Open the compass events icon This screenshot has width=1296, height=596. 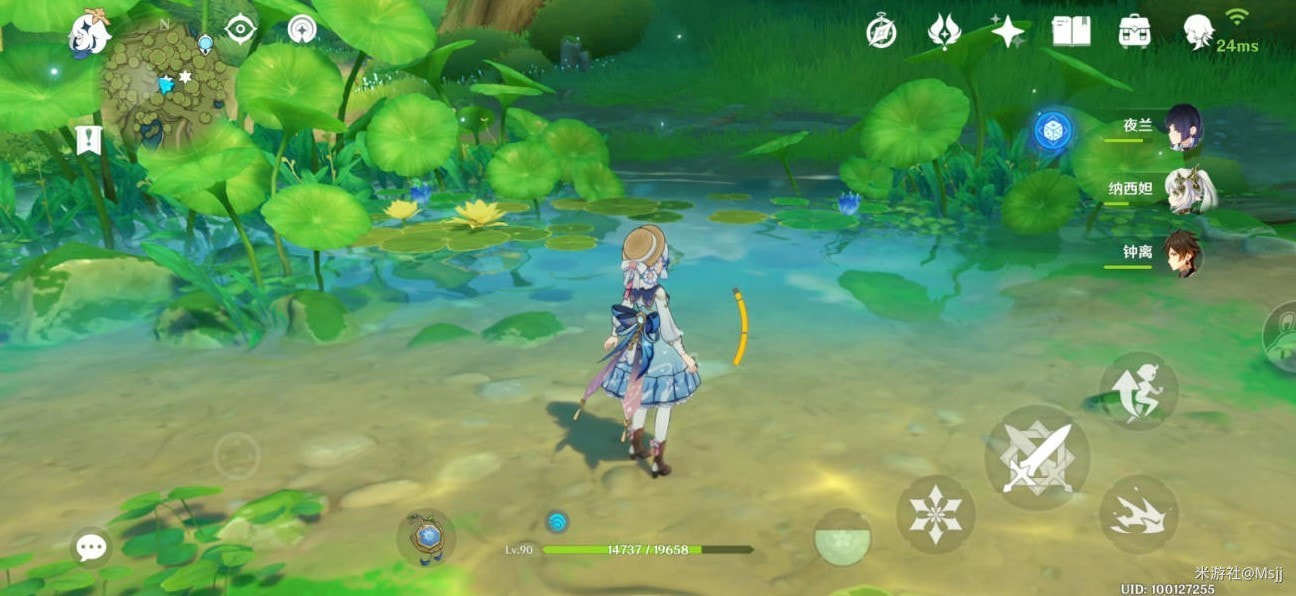coord(881,33)
